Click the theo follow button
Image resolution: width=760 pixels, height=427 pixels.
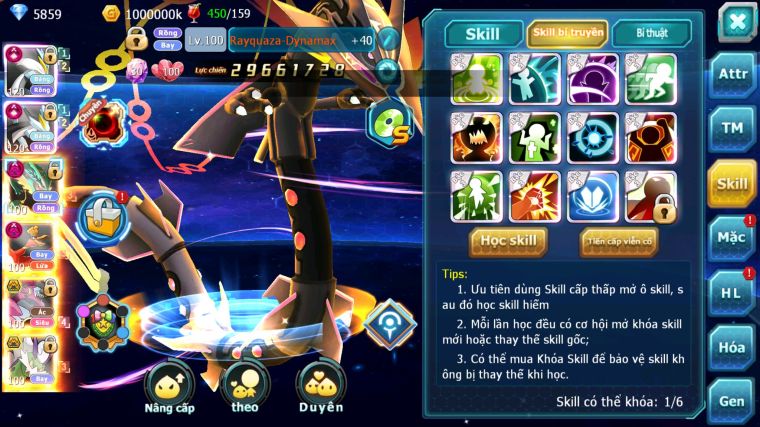244,386
